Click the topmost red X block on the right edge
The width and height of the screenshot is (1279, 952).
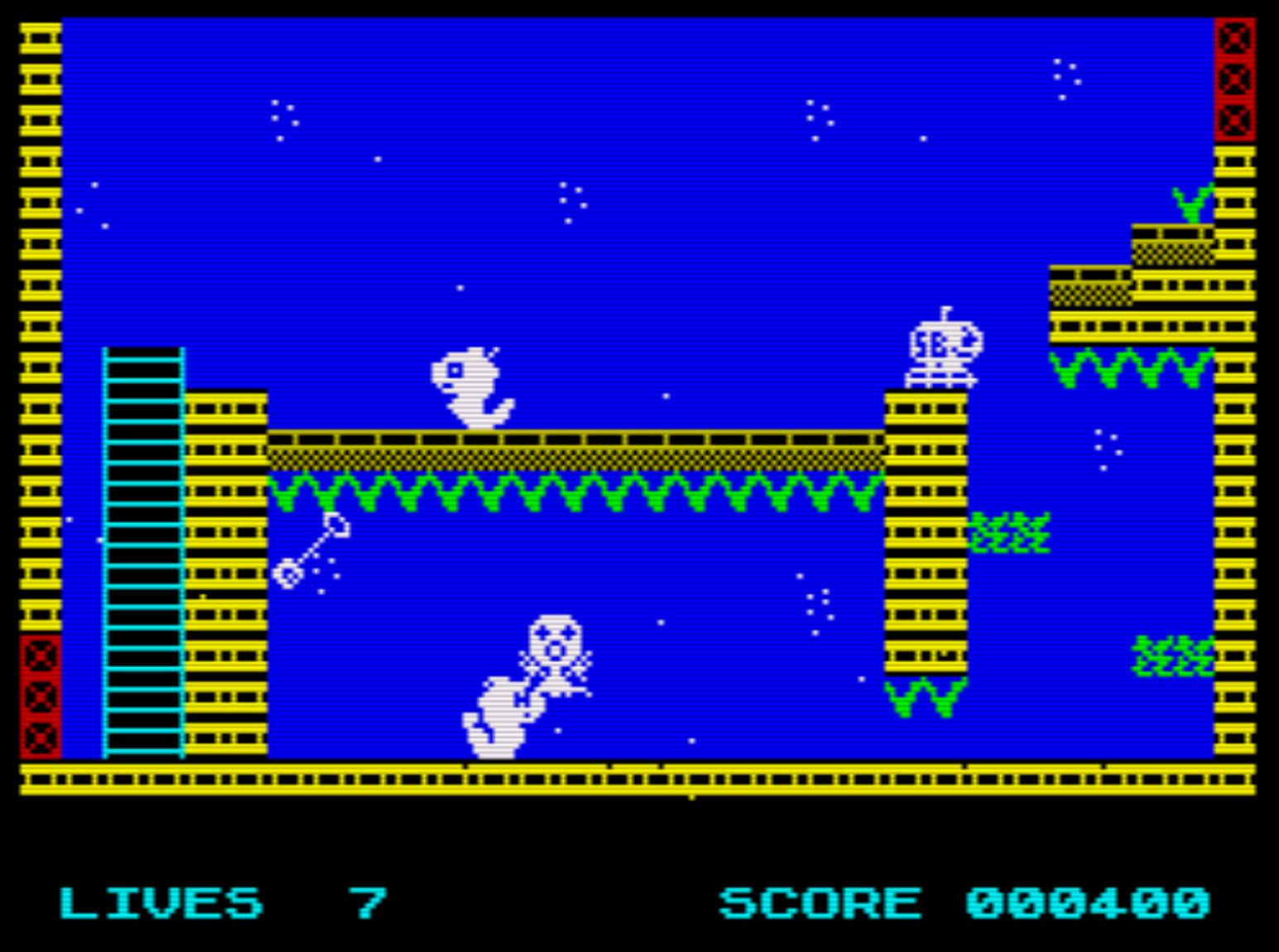(1235, 37)
